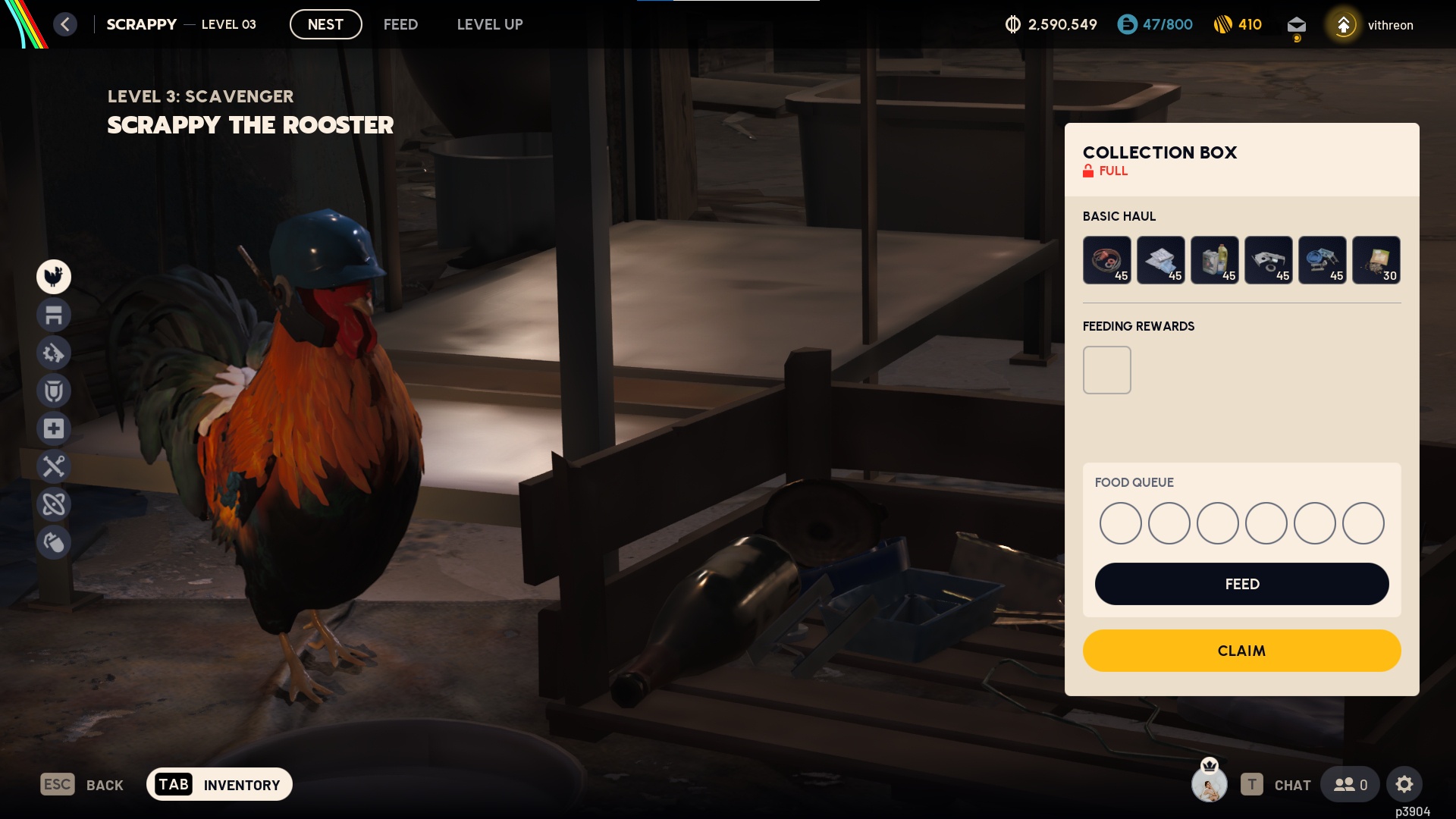
Task: Switch to the Feed tab
Action: [x=400, y=24]
